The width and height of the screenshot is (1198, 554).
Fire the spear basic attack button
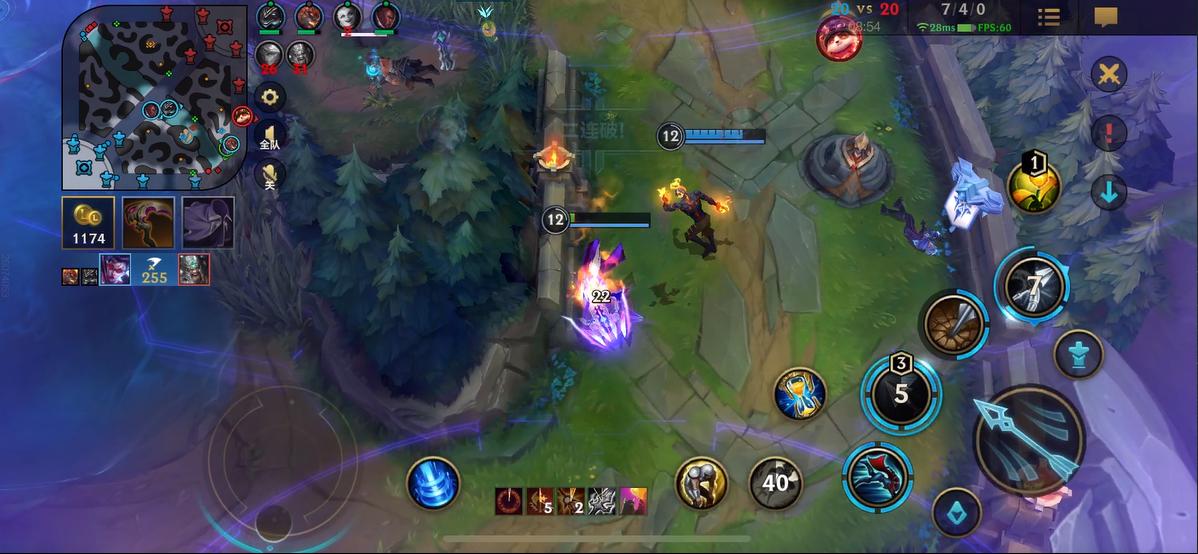[x=1027, y=438]
